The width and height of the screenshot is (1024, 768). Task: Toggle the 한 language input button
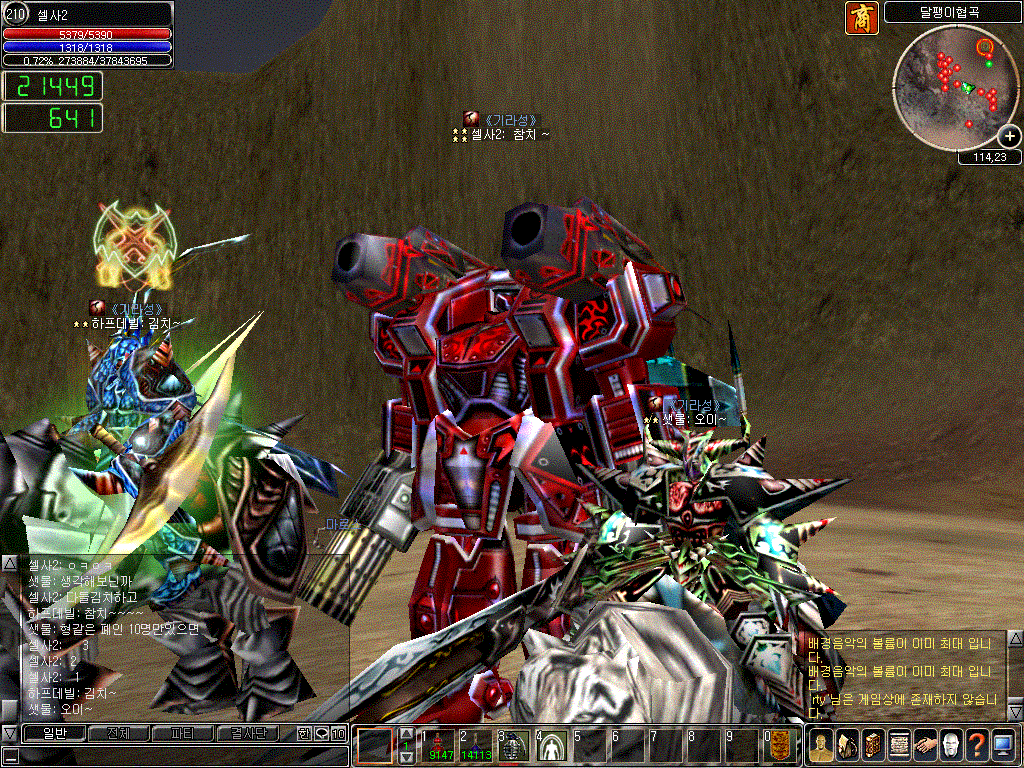(x=305, y=734)
